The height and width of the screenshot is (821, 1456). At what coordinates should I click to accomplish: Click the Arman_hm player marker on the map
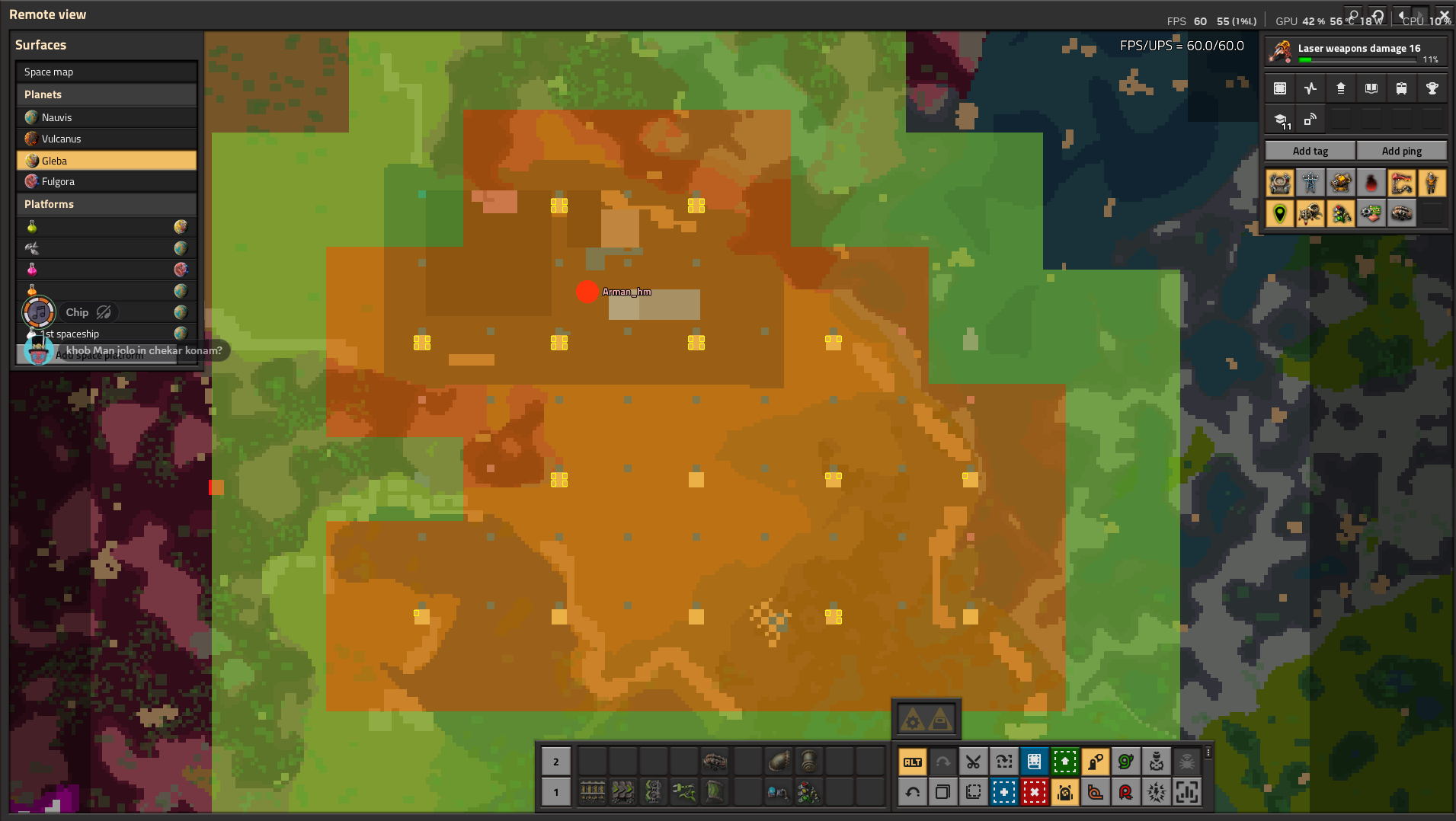pos(587,292)
